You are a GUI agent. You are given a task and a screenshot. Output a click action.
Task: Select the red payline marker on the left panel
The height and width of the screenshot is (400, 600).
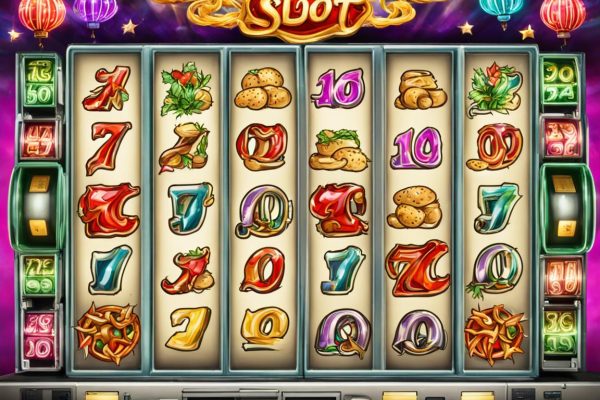click(40, 139)
